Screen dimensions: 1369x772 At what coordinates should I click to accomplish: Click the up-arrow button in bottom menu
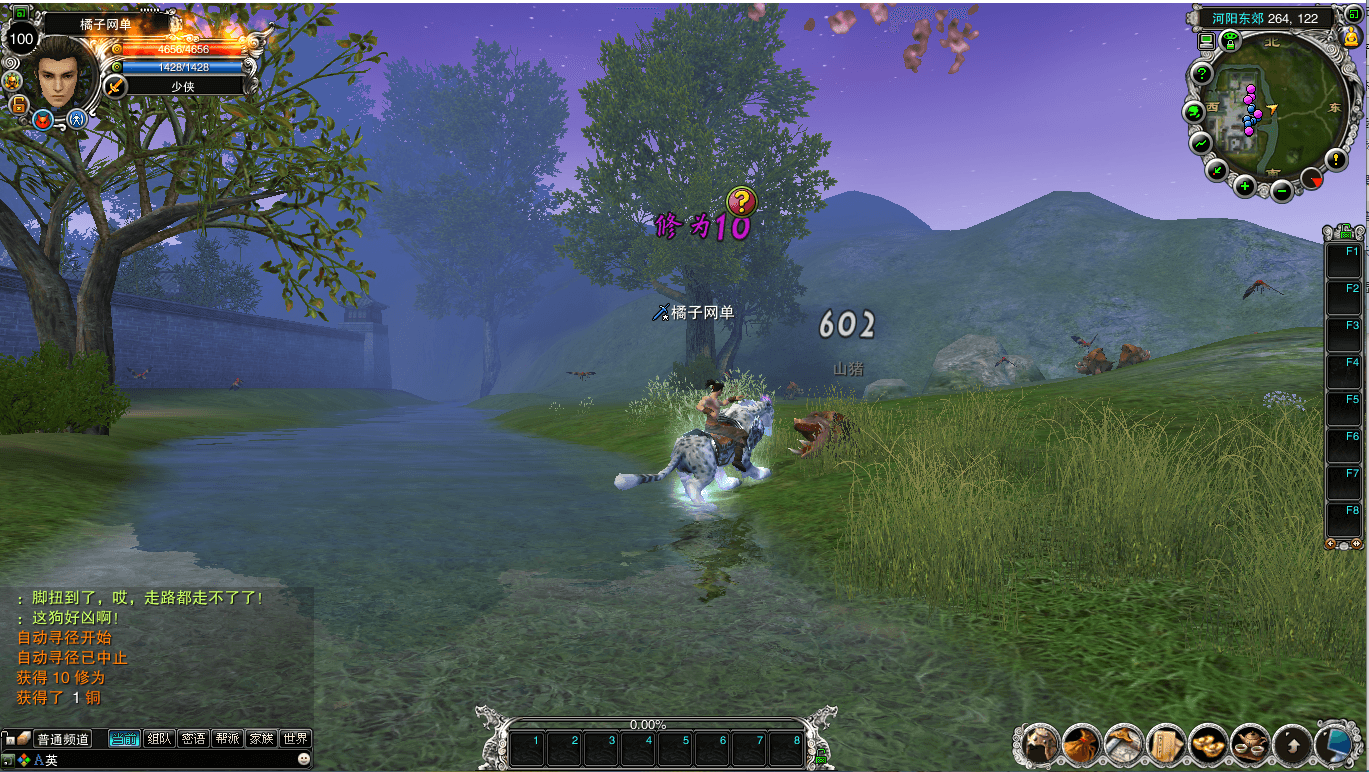tap(1292, 744)
